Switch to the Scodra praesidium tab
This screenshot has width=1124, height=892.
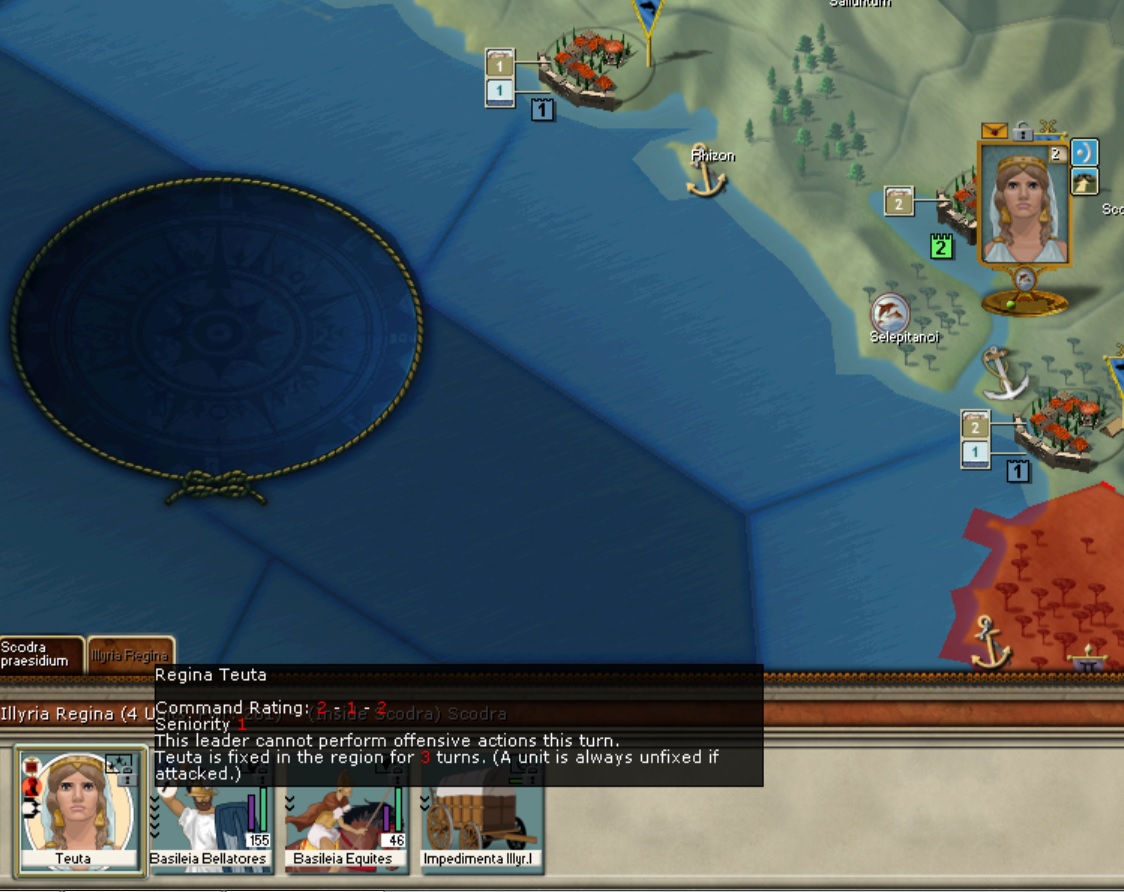pos(38,654)
